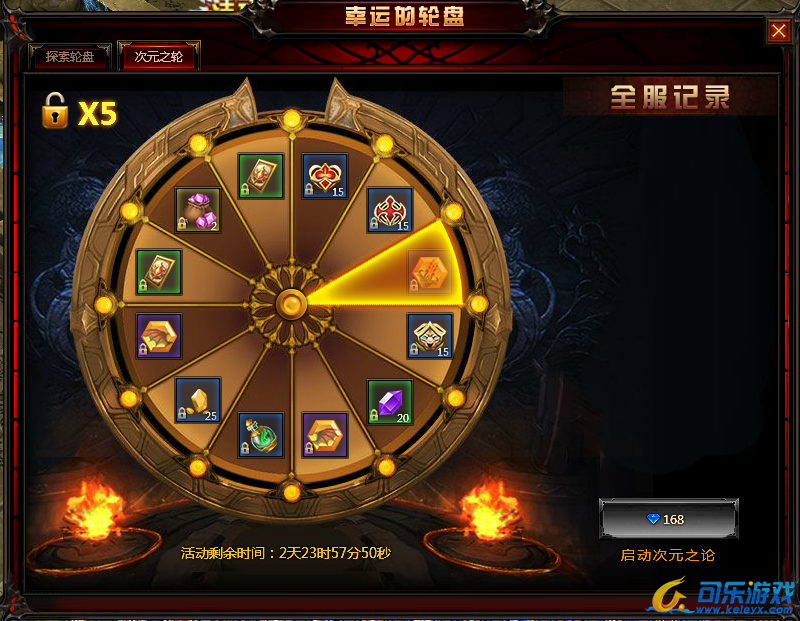Choose the red heart emblem prize
The image size is (800, 621).
tap(326, 176)
